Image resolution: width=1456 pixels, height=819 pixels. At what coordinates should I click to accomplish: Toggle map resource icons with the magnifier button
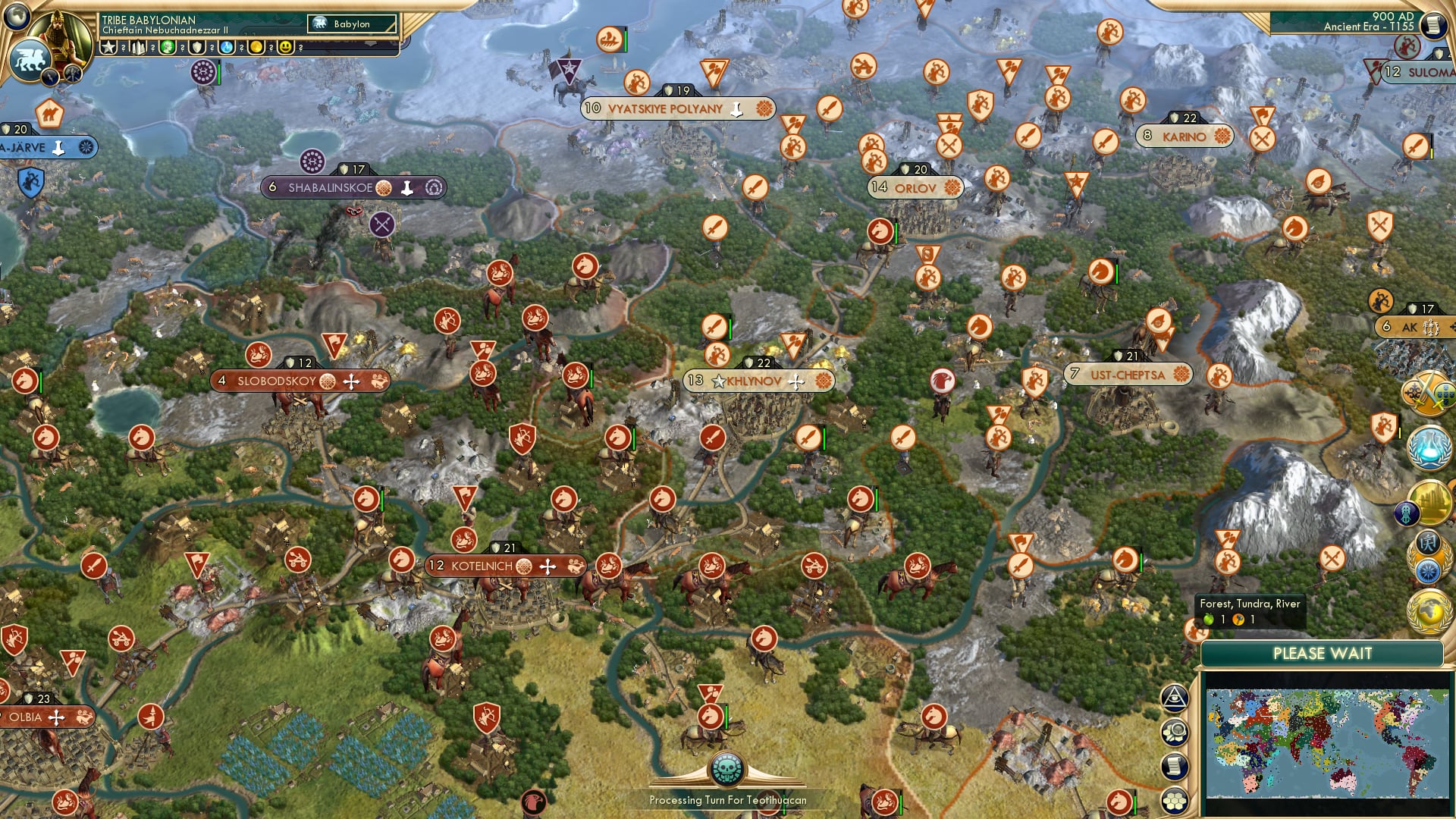(x=1175, y=733)
